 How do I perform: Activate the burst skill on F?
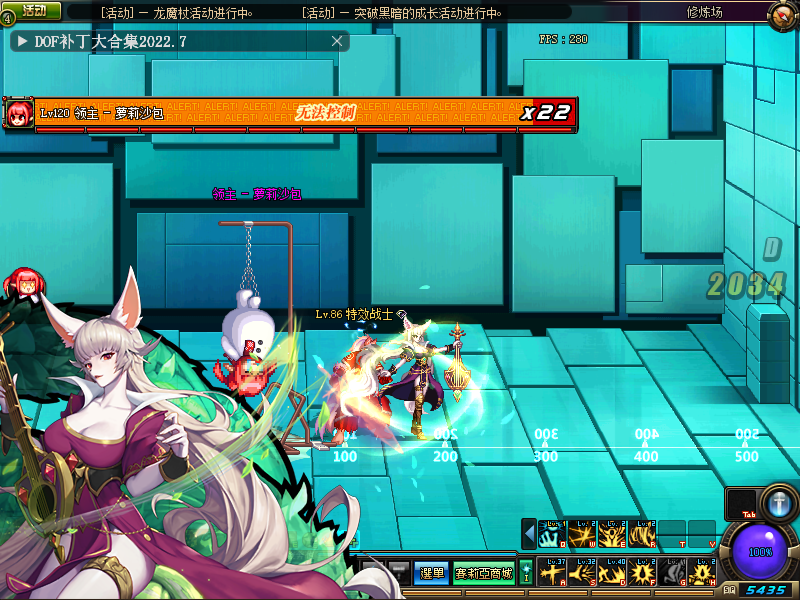tap(642, 573)
